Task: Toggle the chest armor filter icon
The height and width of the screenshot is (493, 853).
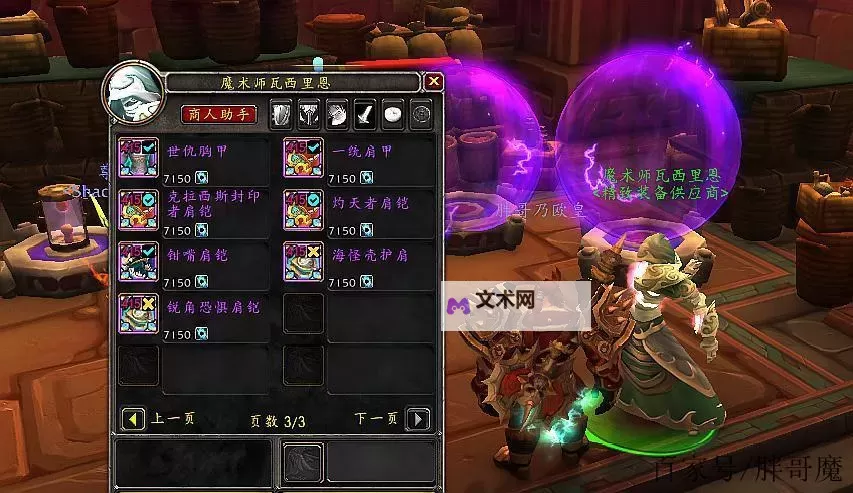Action: point(311,114)
